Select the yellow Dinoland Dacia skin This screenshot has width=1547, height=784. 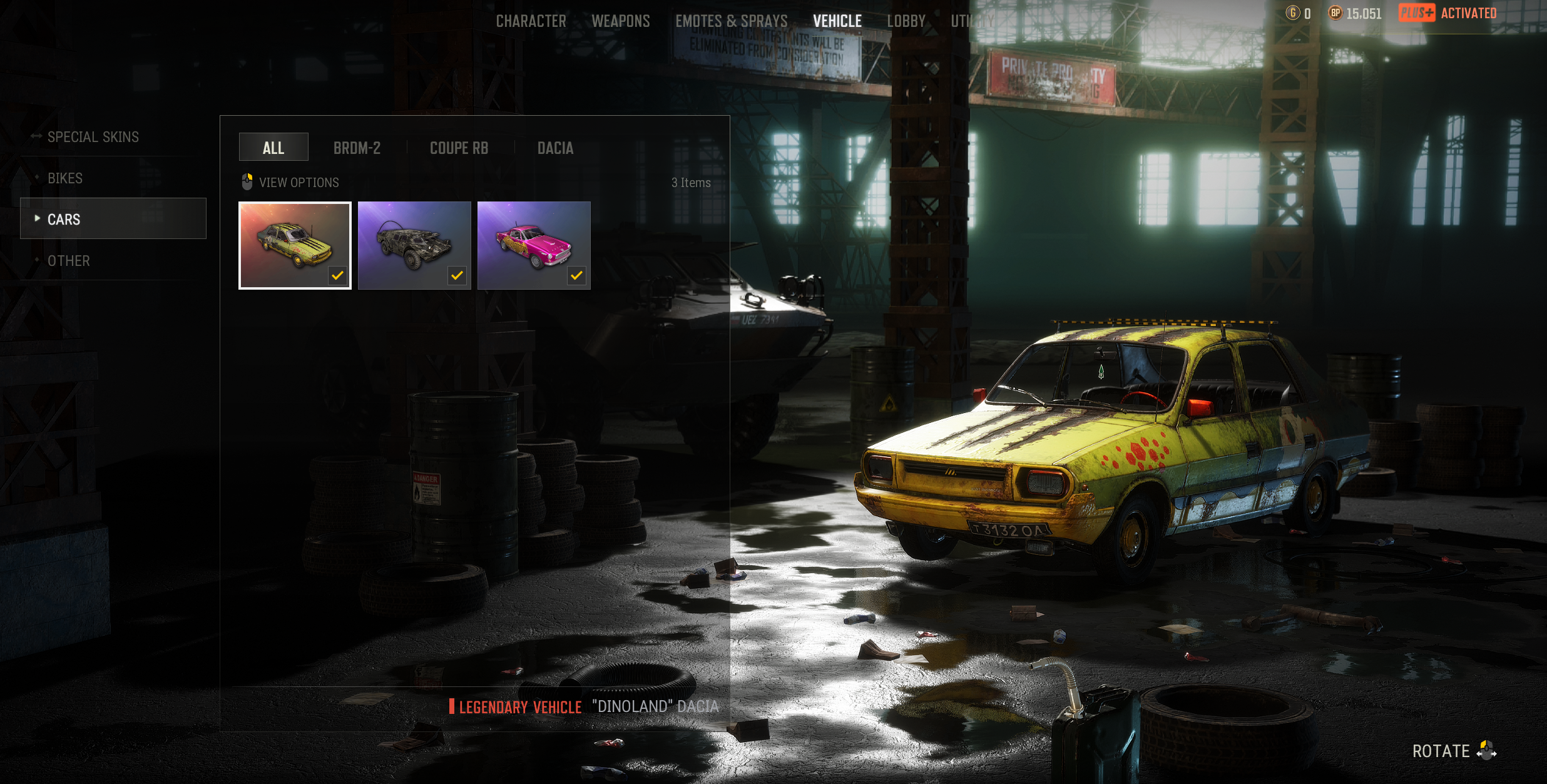tap(295, 245)
